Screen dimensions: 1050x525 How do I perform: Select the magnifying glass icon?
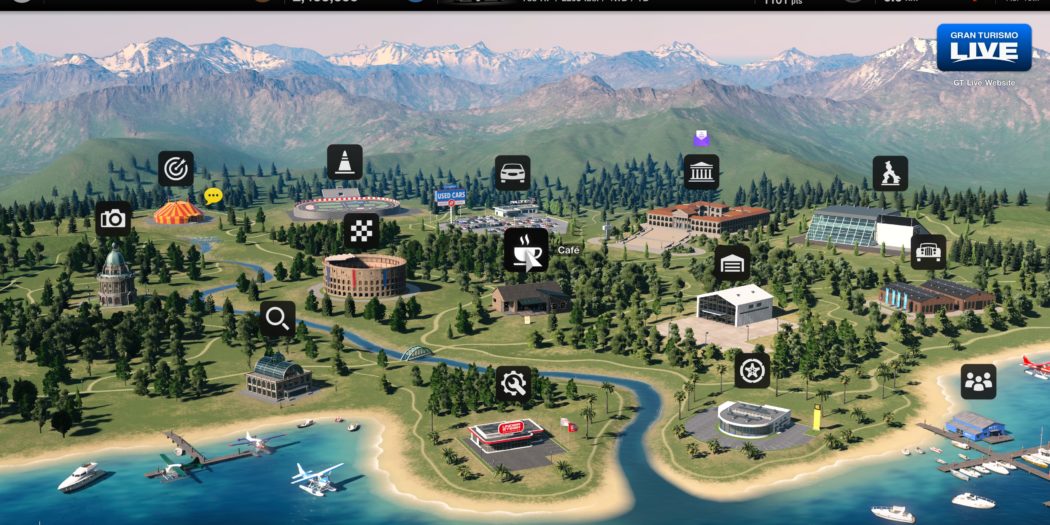point(278,319)
